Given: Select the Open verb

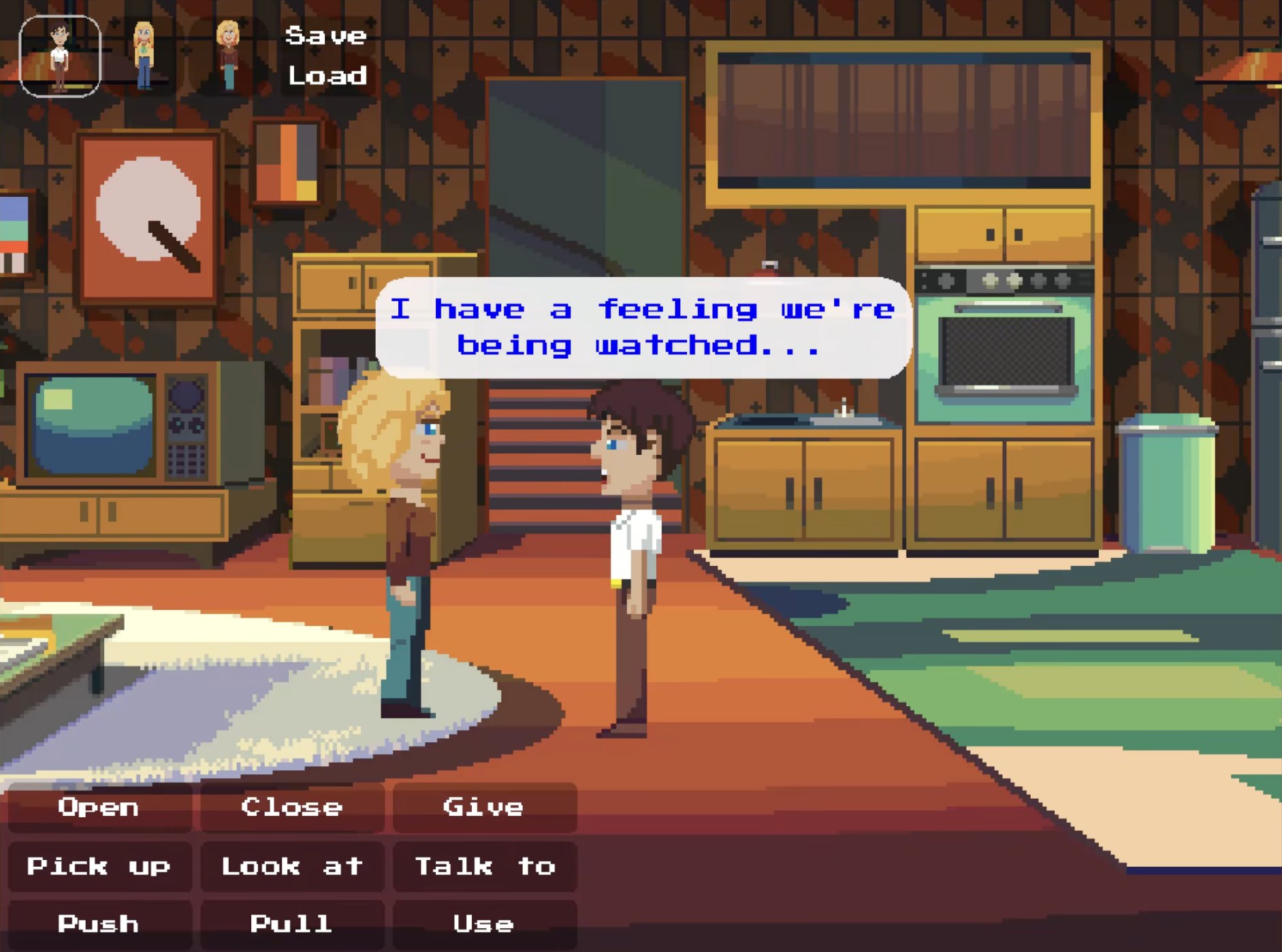Looking at the screenshot, I should (x=99, y=808).
